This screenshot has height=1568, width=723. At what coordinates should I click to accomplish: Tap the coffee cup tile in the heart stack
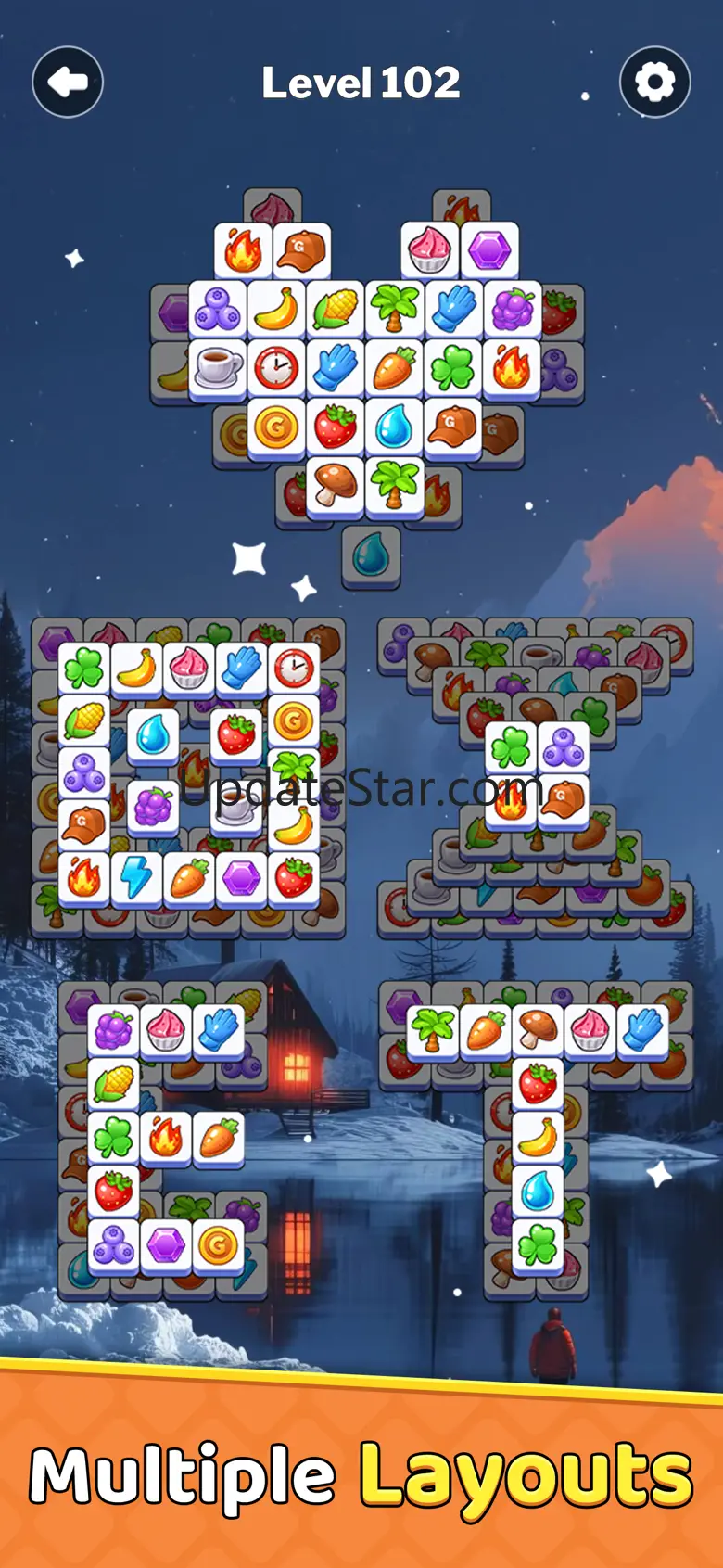218,367
